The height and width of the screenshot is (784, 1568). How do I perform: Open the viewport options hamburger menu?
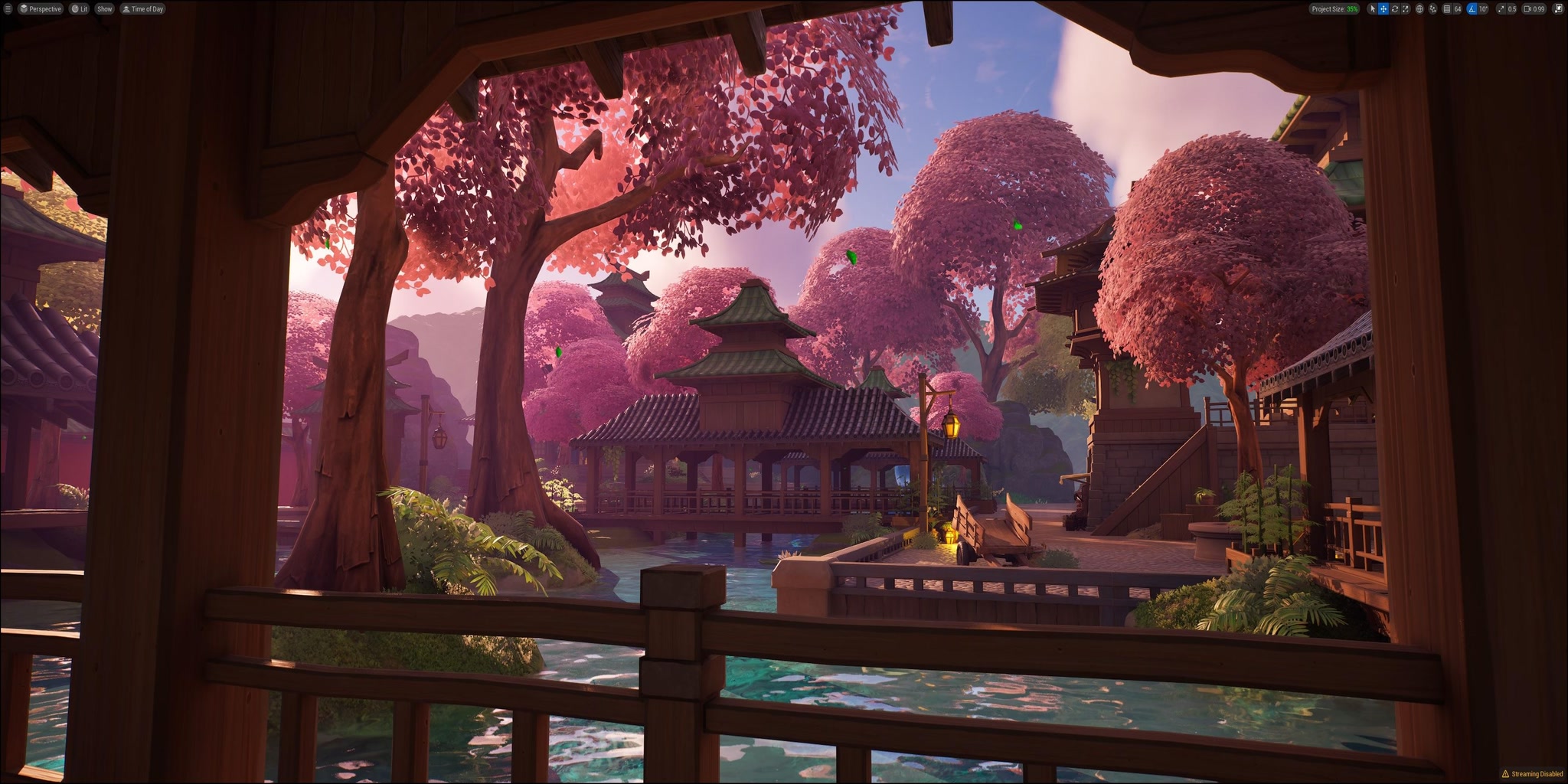(8, 8)
